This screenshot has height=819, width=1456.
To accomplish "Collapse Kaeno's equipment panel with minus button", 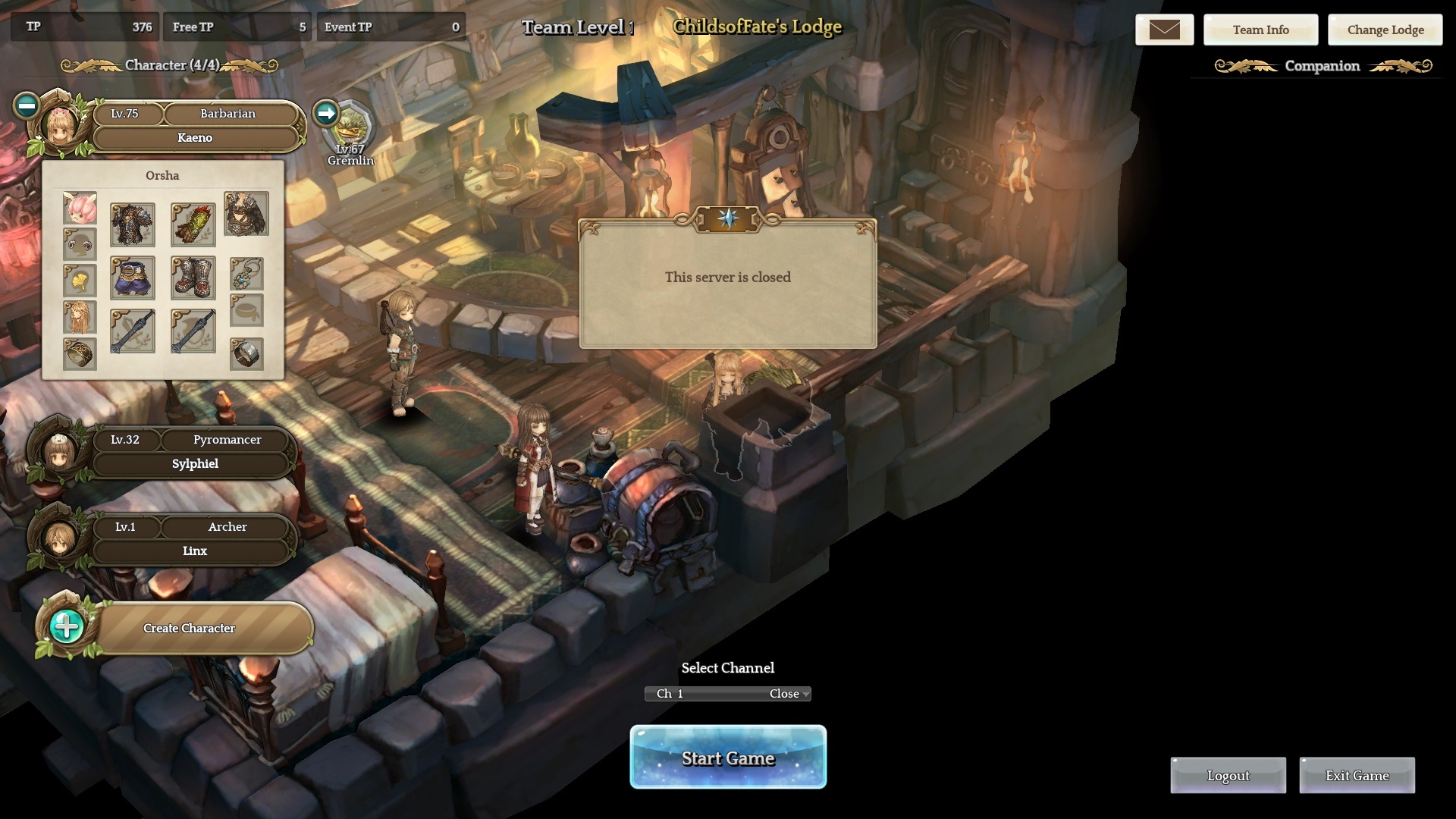I will 27,105.
